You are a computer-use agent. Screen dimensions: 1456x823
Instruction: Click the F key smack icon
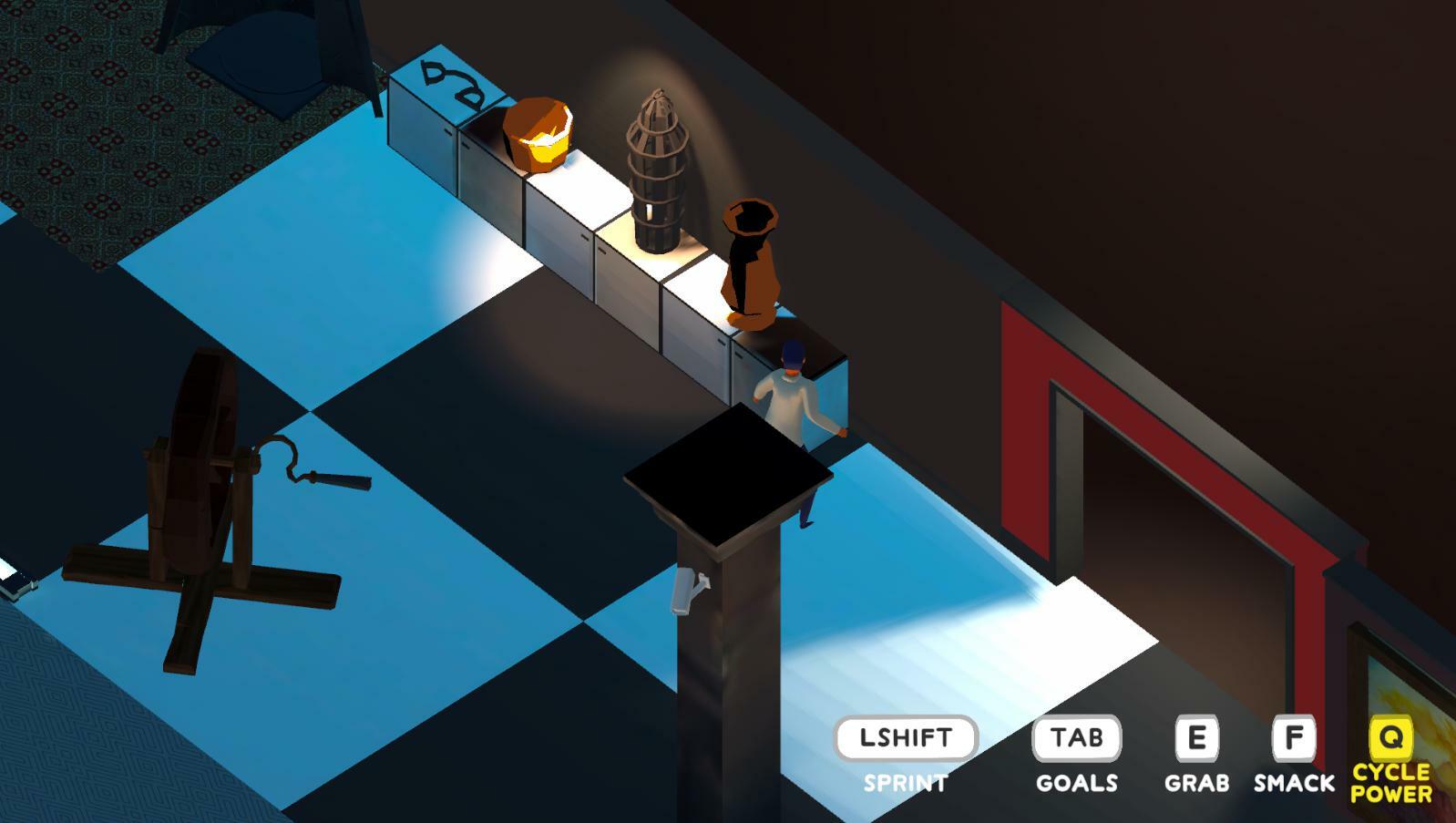click(x=1292, y=735)
